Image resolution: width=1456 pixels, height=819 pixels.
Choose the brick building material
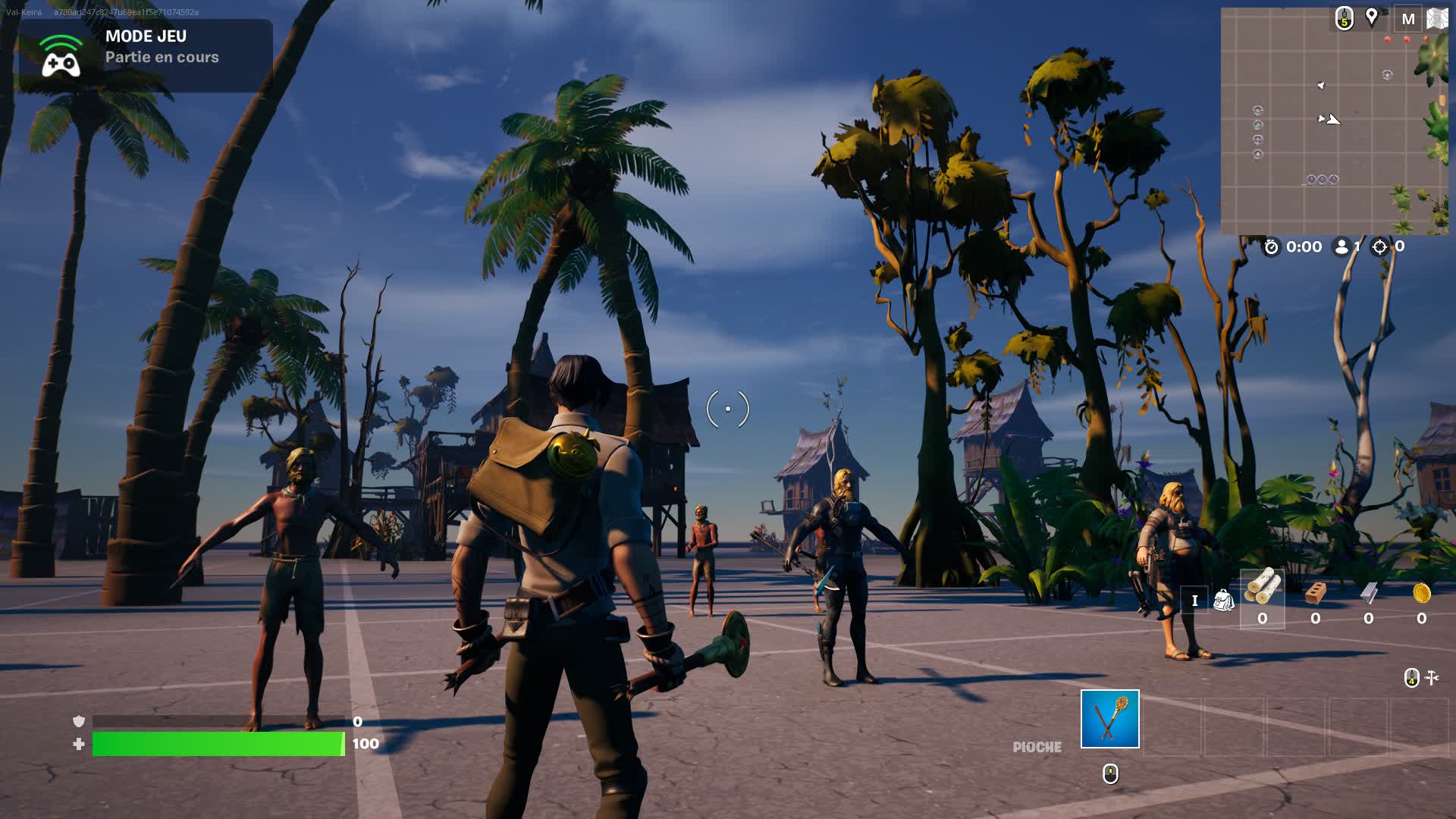point(1316,593)
